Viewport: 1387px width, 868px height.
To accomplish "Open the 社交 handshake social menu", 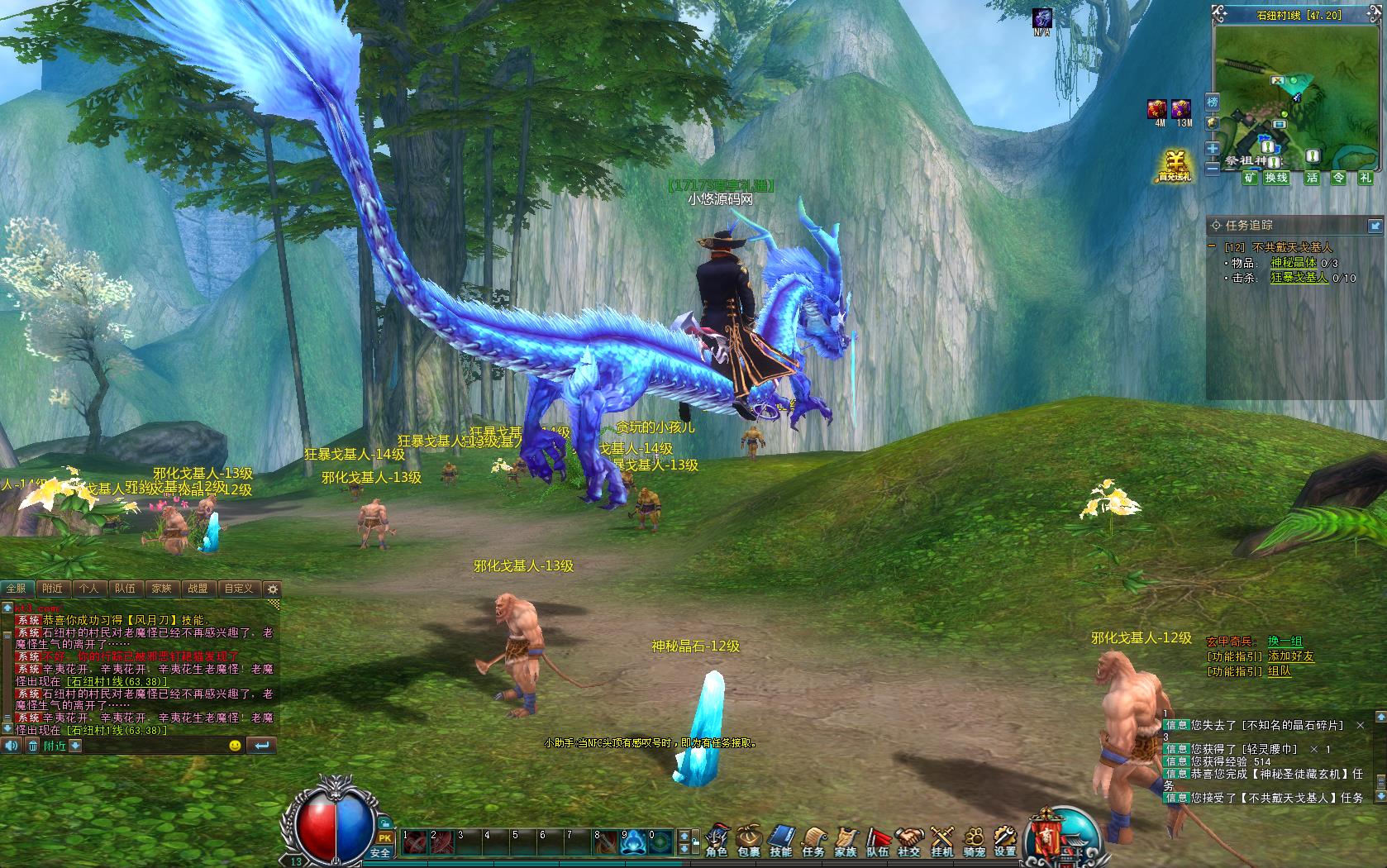I will 909,840.
